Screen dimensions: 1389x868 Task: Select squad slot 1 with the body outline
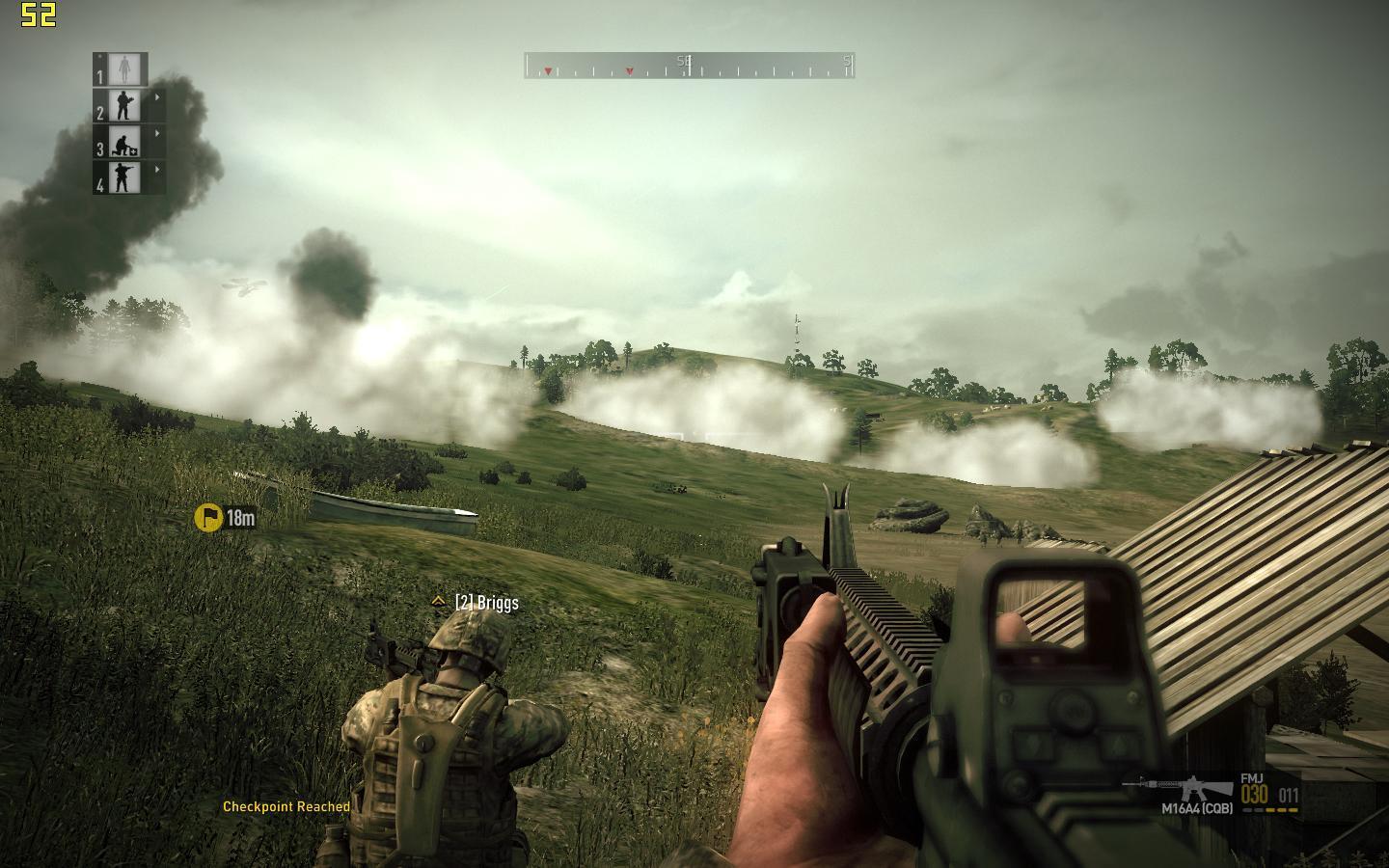tap(123, 69)
